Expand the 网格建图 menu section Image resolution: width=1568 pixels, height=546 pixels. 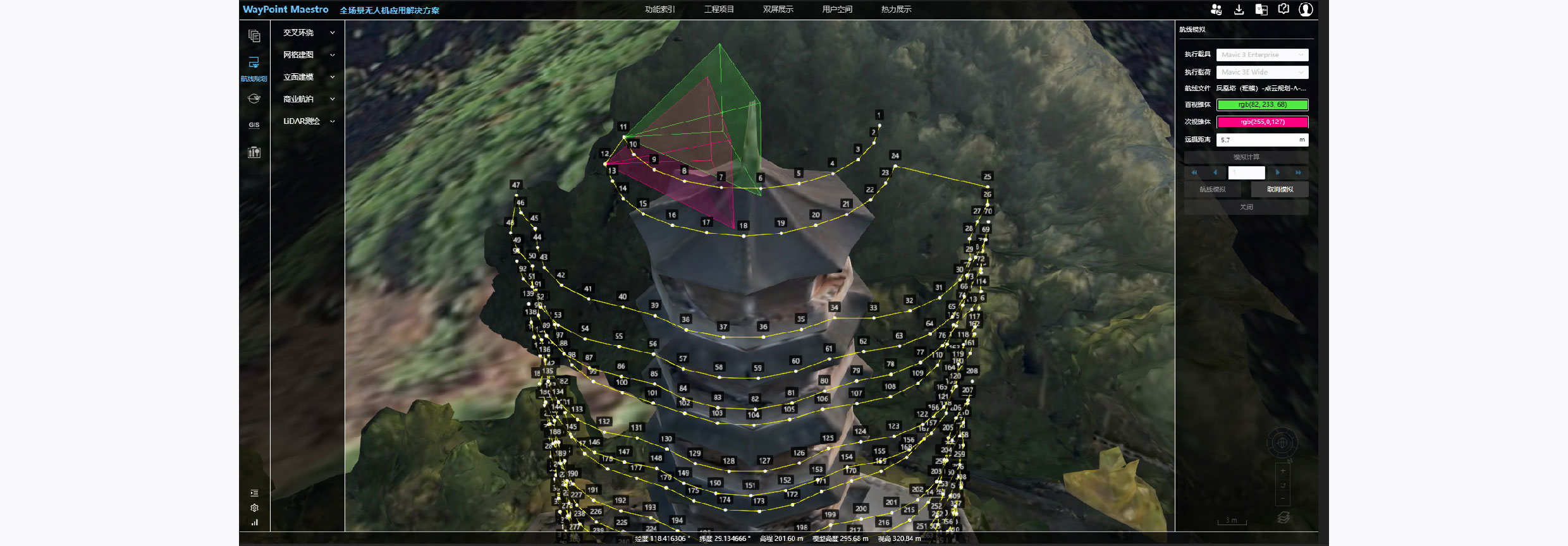309,55
